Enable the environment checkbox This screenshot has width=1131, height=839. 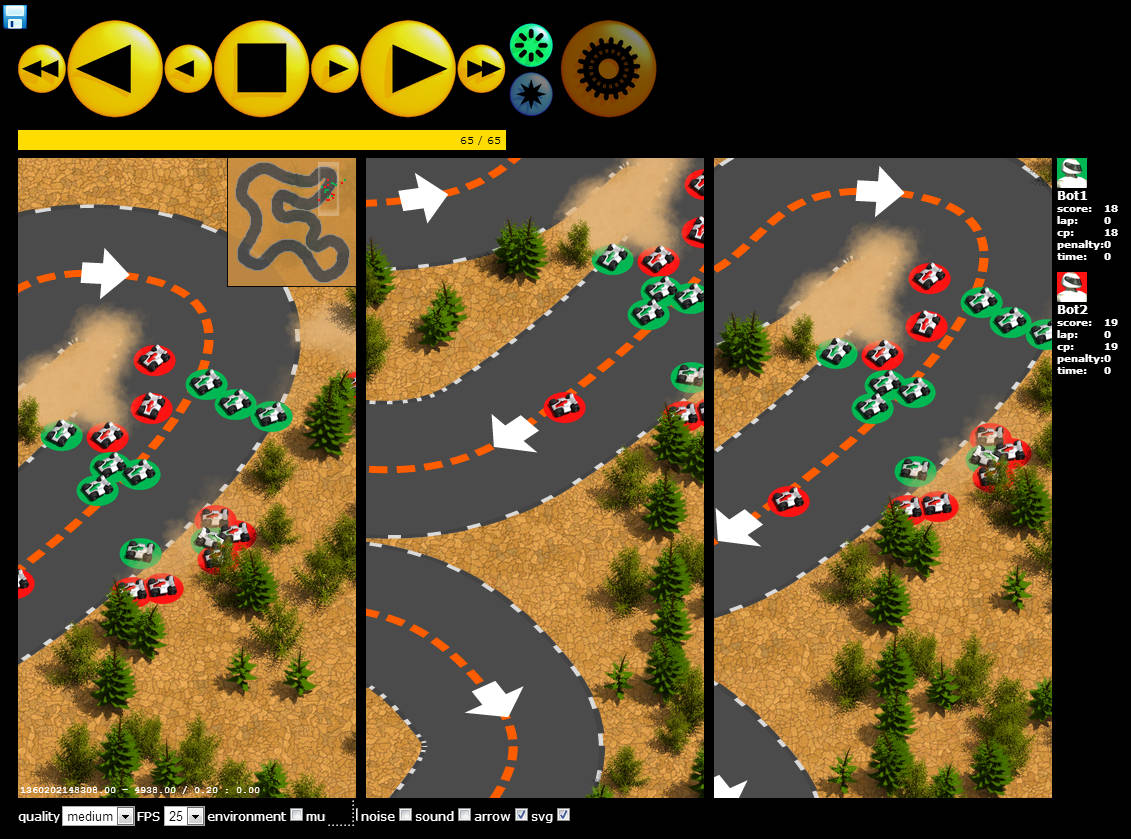click(x=296, y=816)
